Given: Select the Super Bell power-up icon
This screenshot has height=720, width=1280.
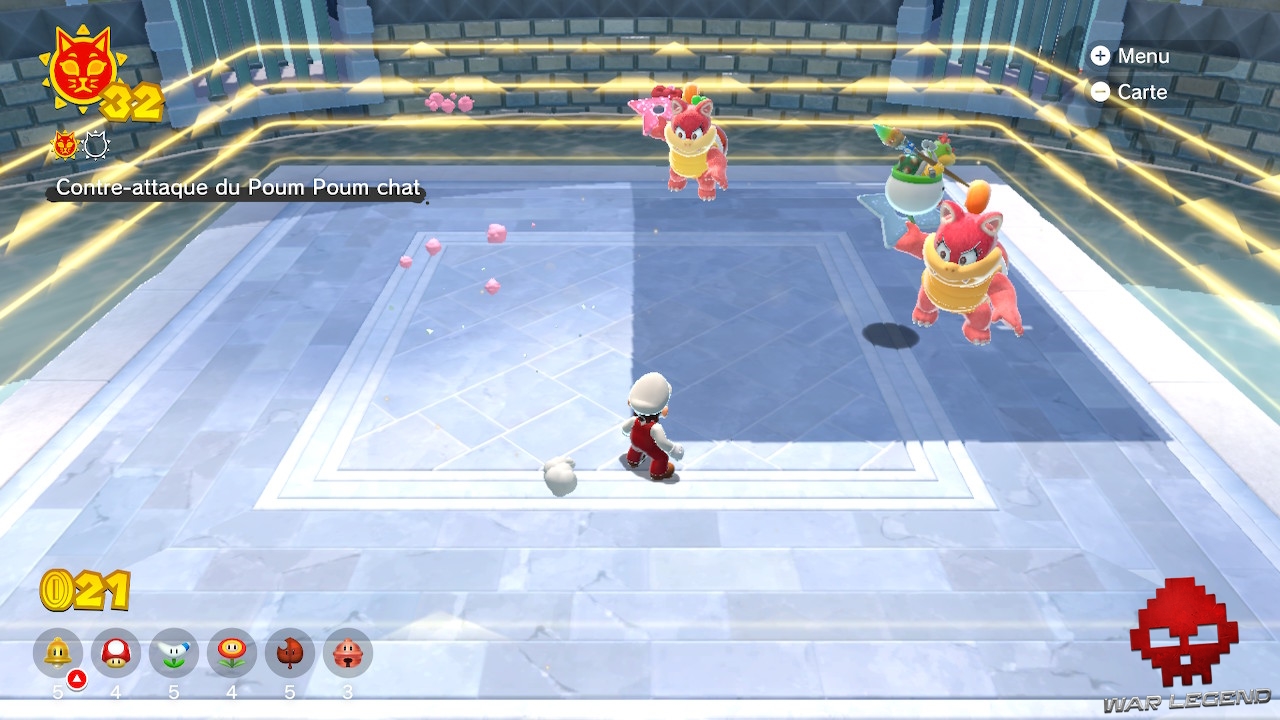Looking at the screenshot, I should point(57,653).
